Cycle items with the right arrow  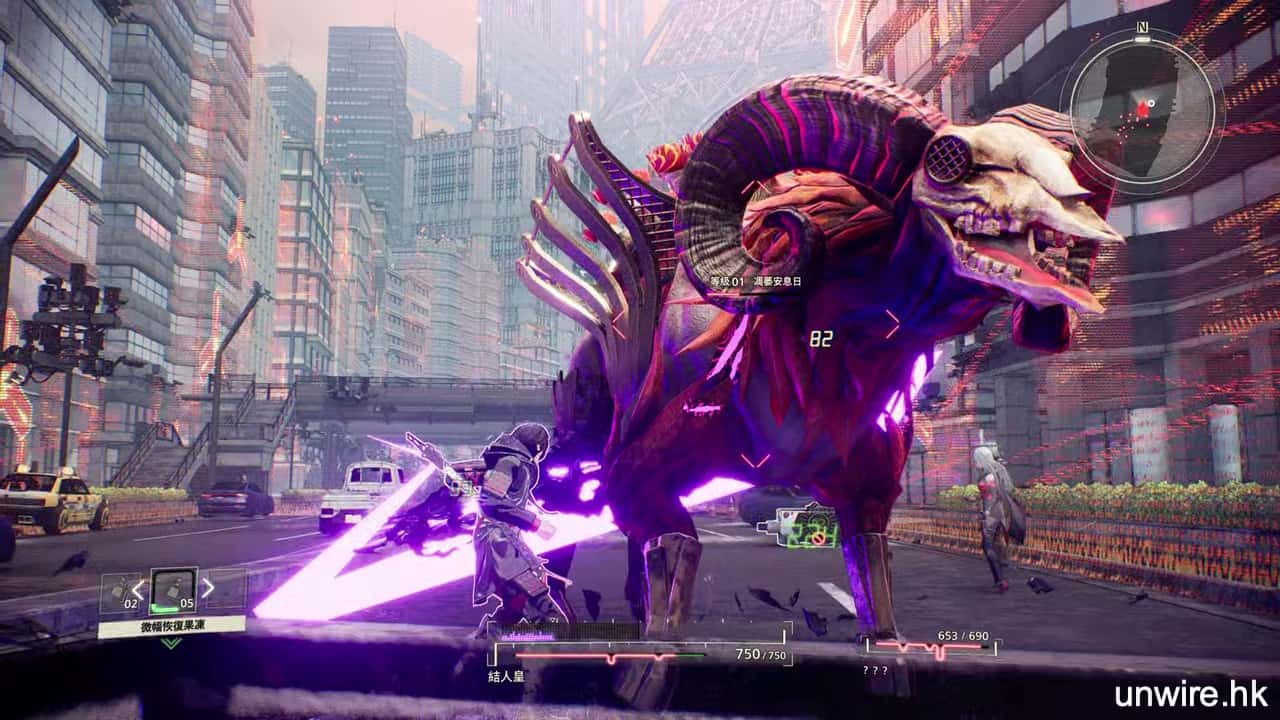(208, 588)
